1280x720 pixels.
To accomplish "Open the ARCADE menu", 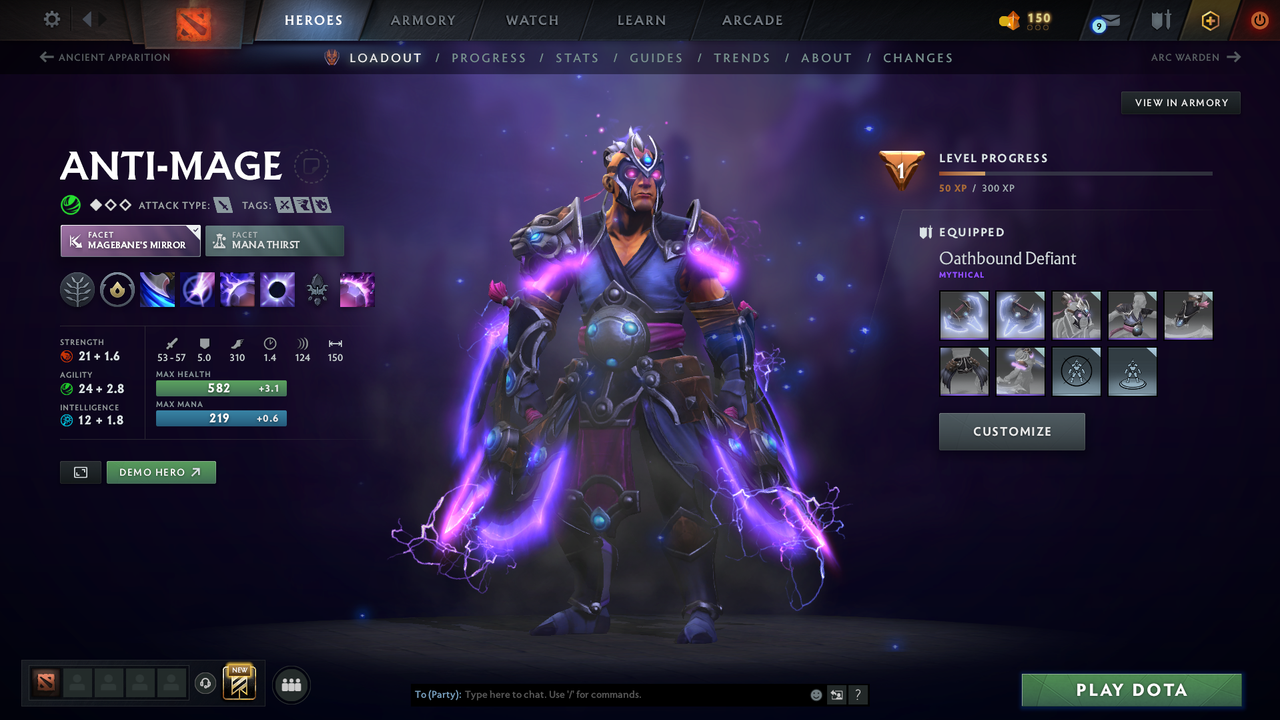I will coord(751,20).
